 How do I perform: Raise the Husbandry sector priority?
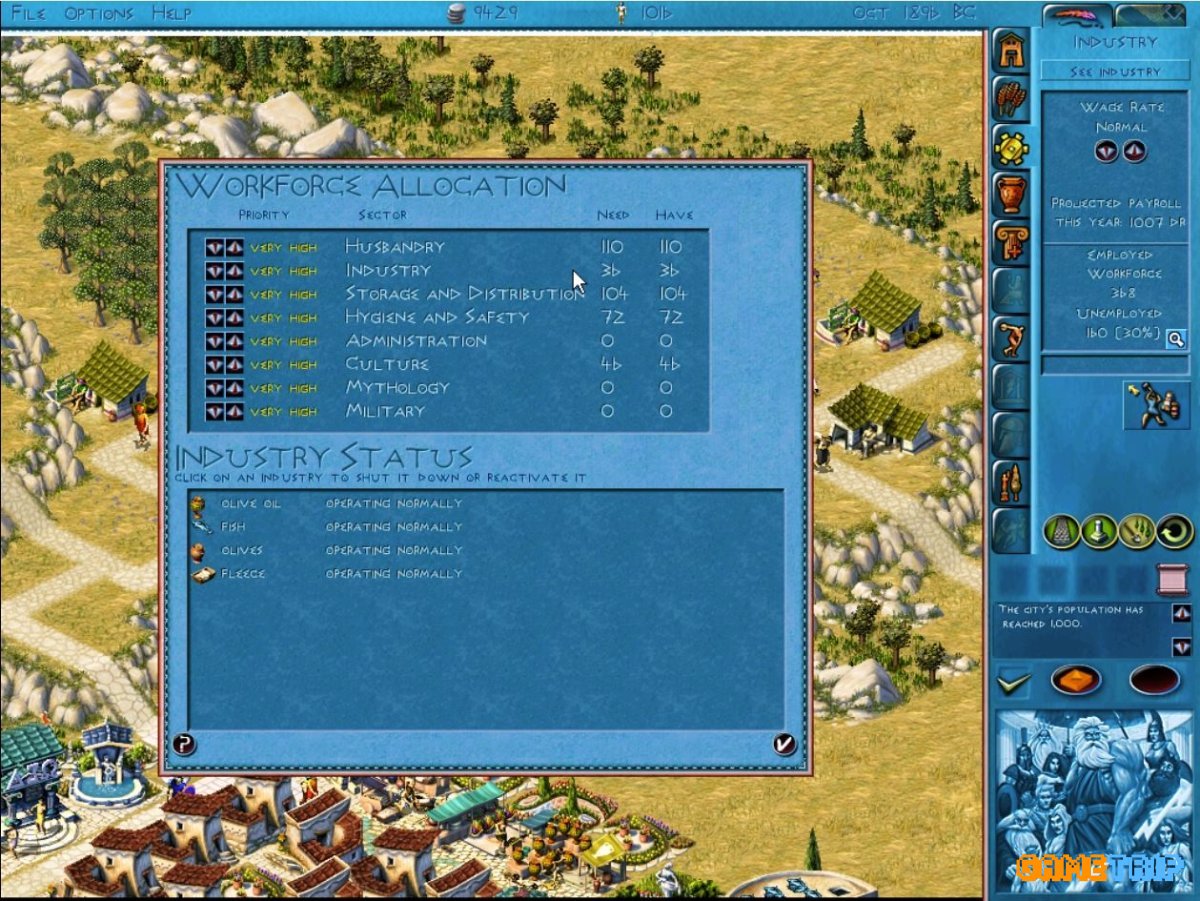(234, 248)
